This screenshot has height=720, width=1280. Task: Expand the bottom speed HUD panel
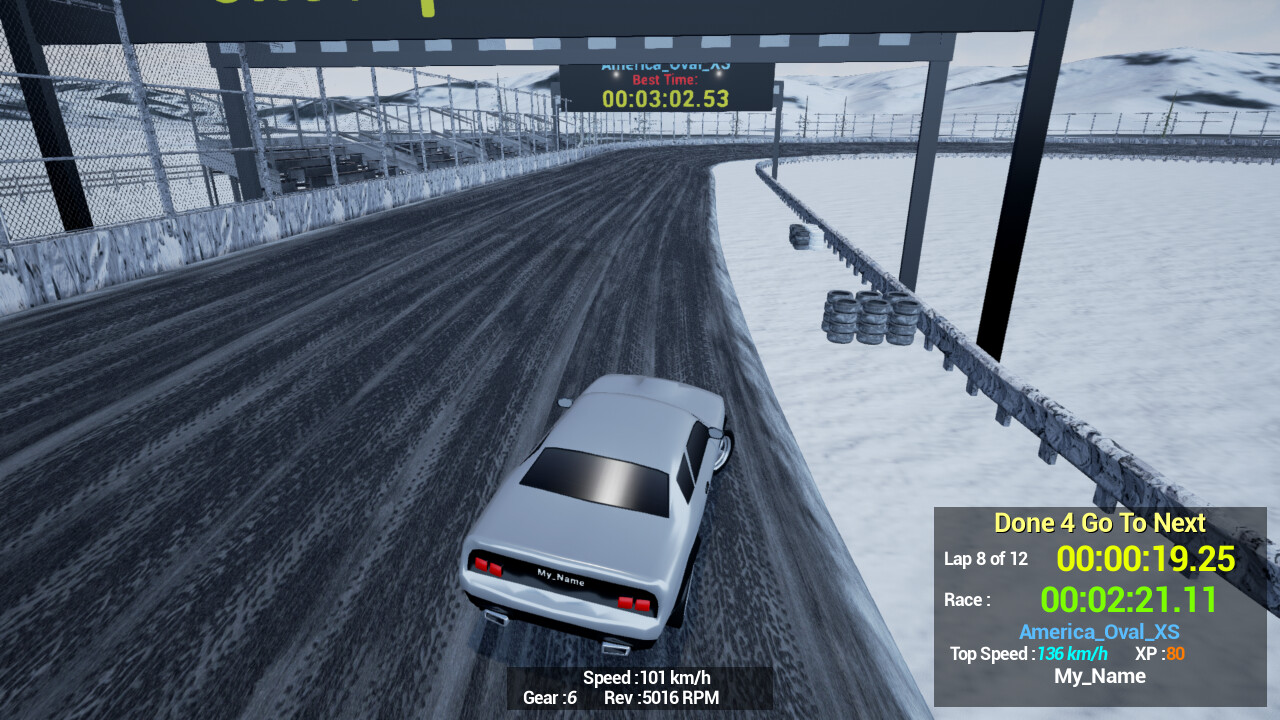point(640,688)
